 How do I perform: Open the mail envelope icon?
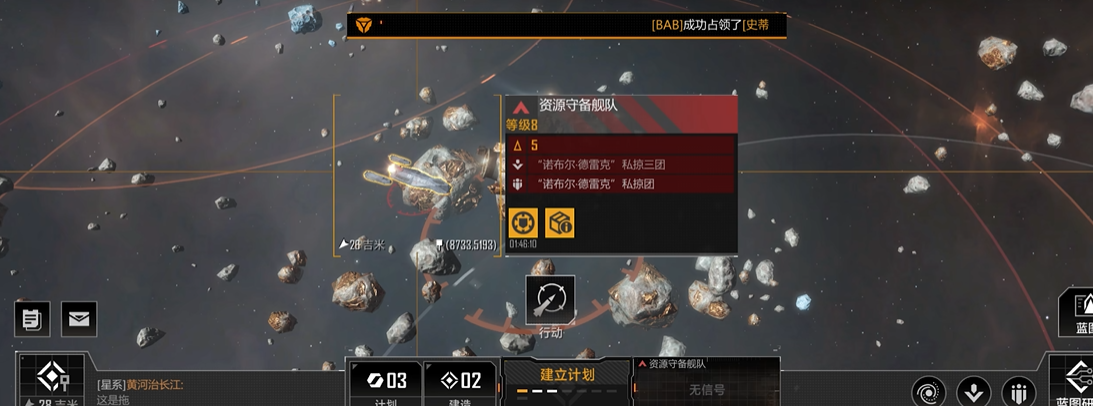click(78, 319)
